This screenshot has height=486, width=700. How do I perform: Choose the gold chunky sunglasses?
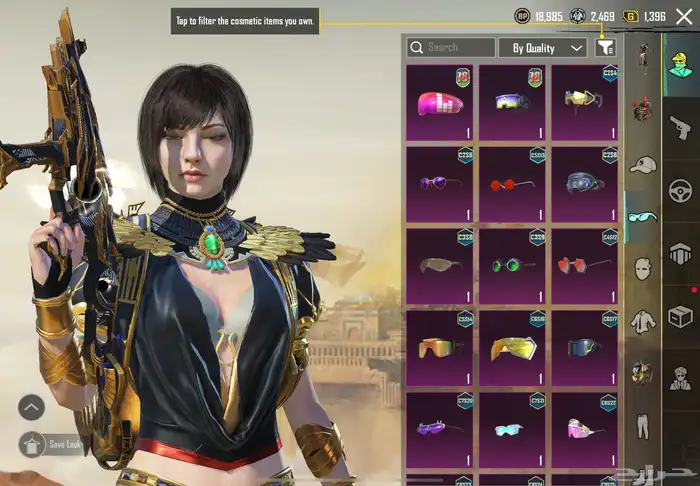coord(512,347)
